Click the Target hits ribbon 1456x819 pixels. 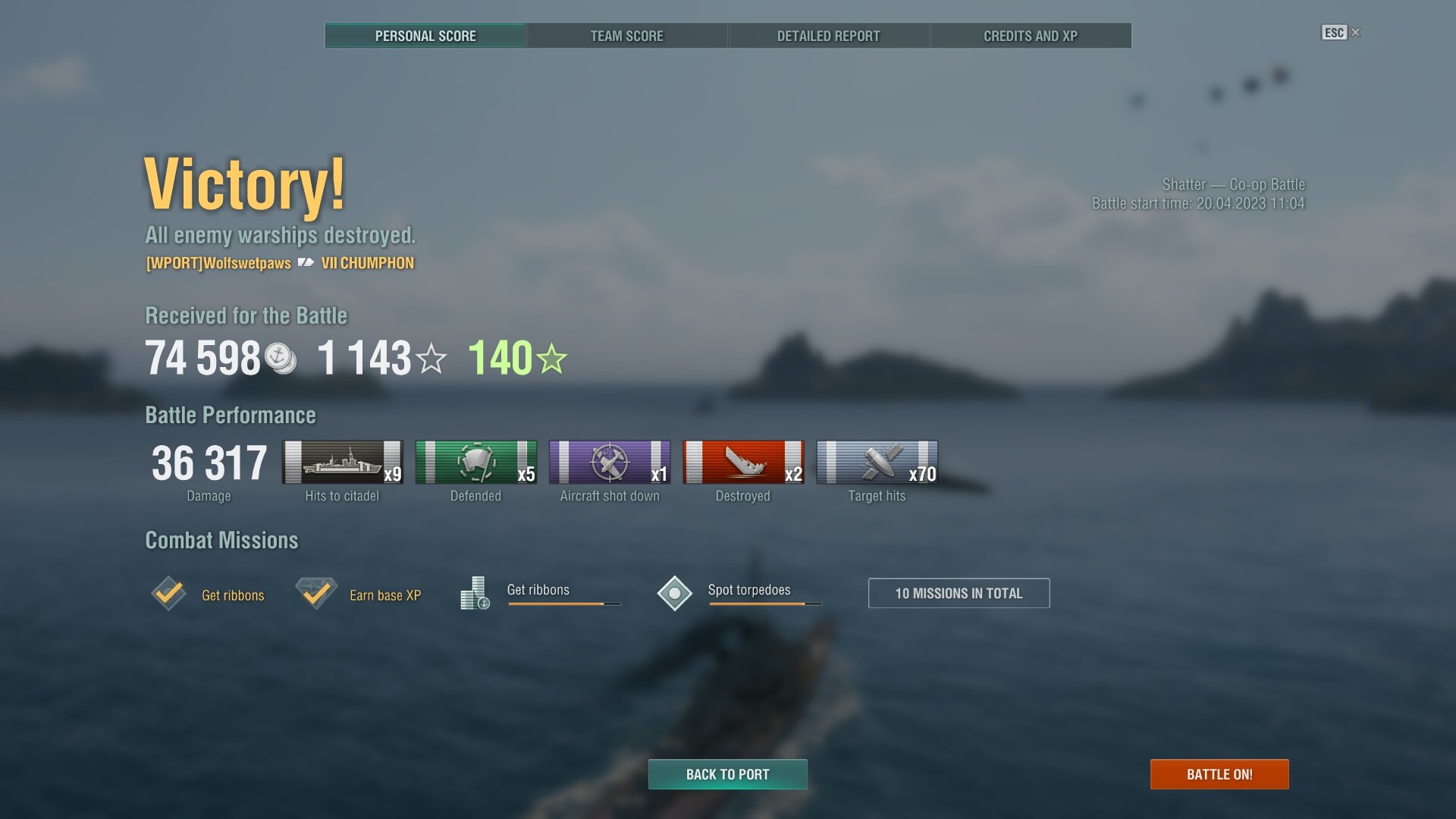click(877, 463)
